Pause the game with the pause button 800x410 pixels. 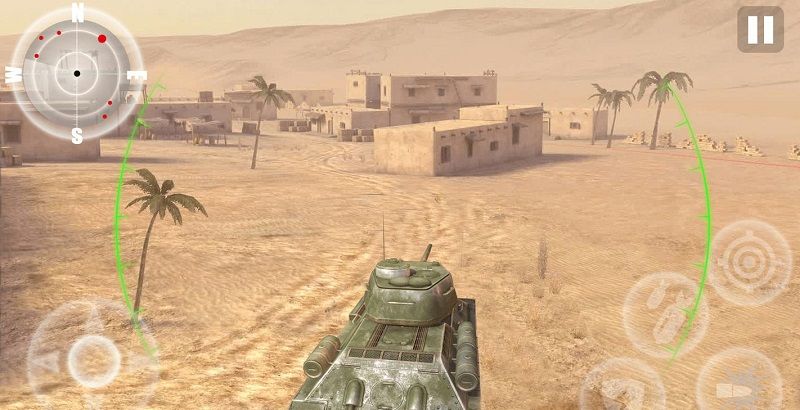coord(760,29)
